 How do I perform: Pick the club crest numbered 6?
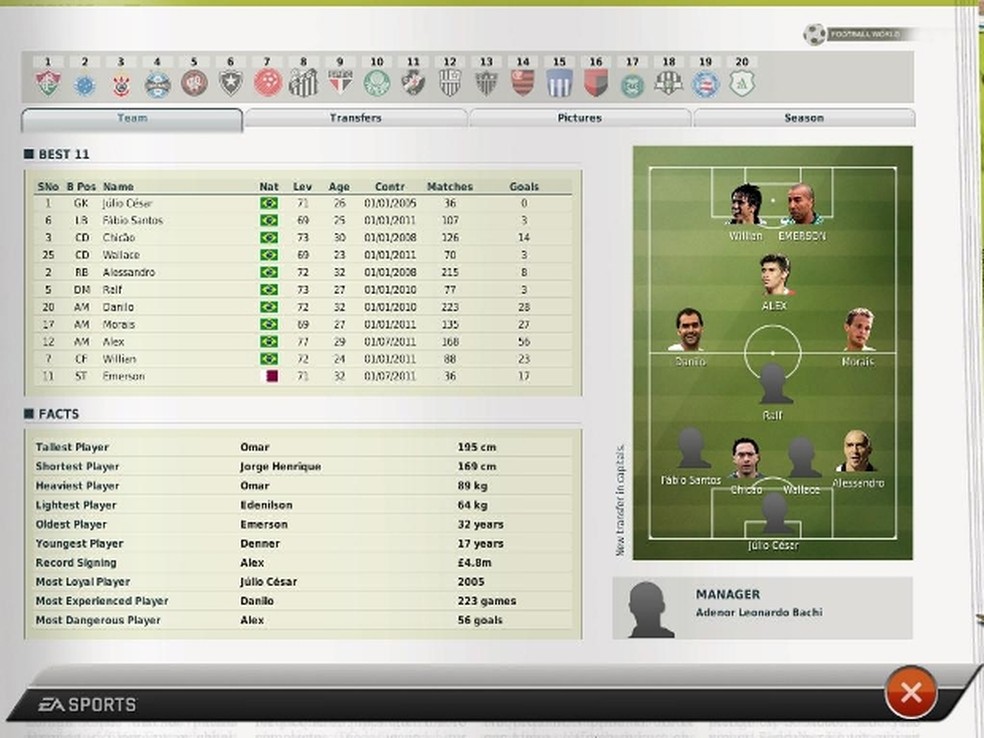click(231, 84)
